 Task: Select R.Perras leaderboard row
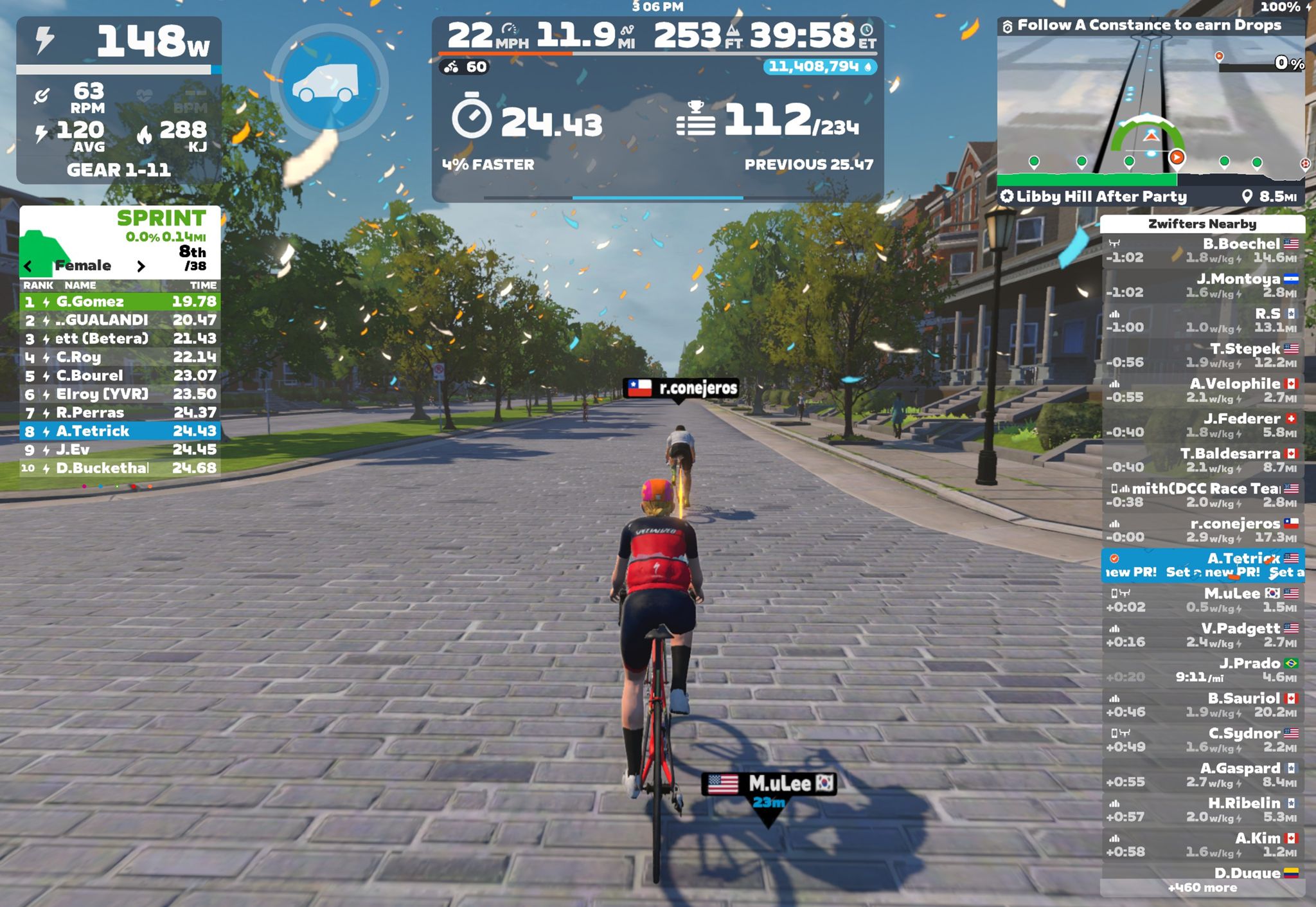click(x=120, y=413)
